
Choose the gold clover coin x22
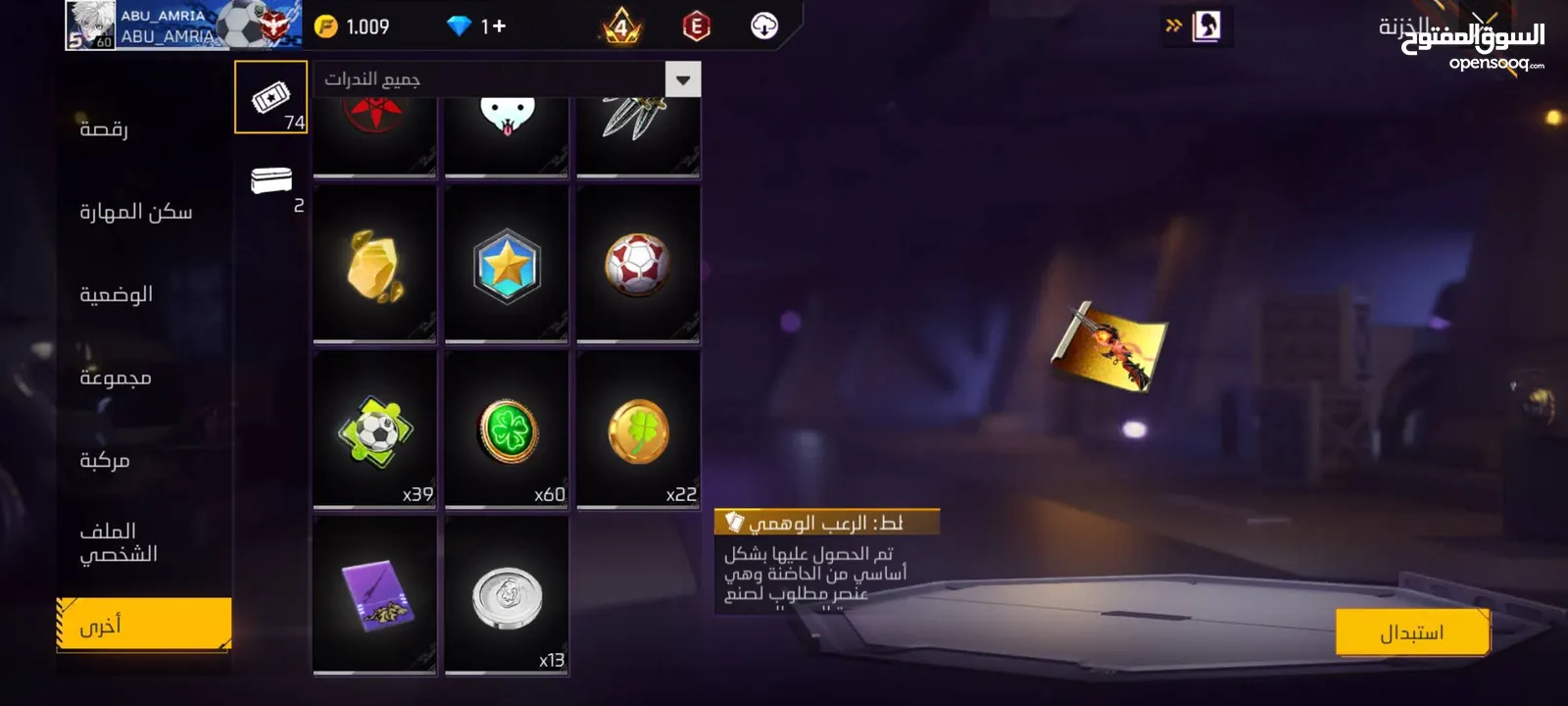point(638,429)
